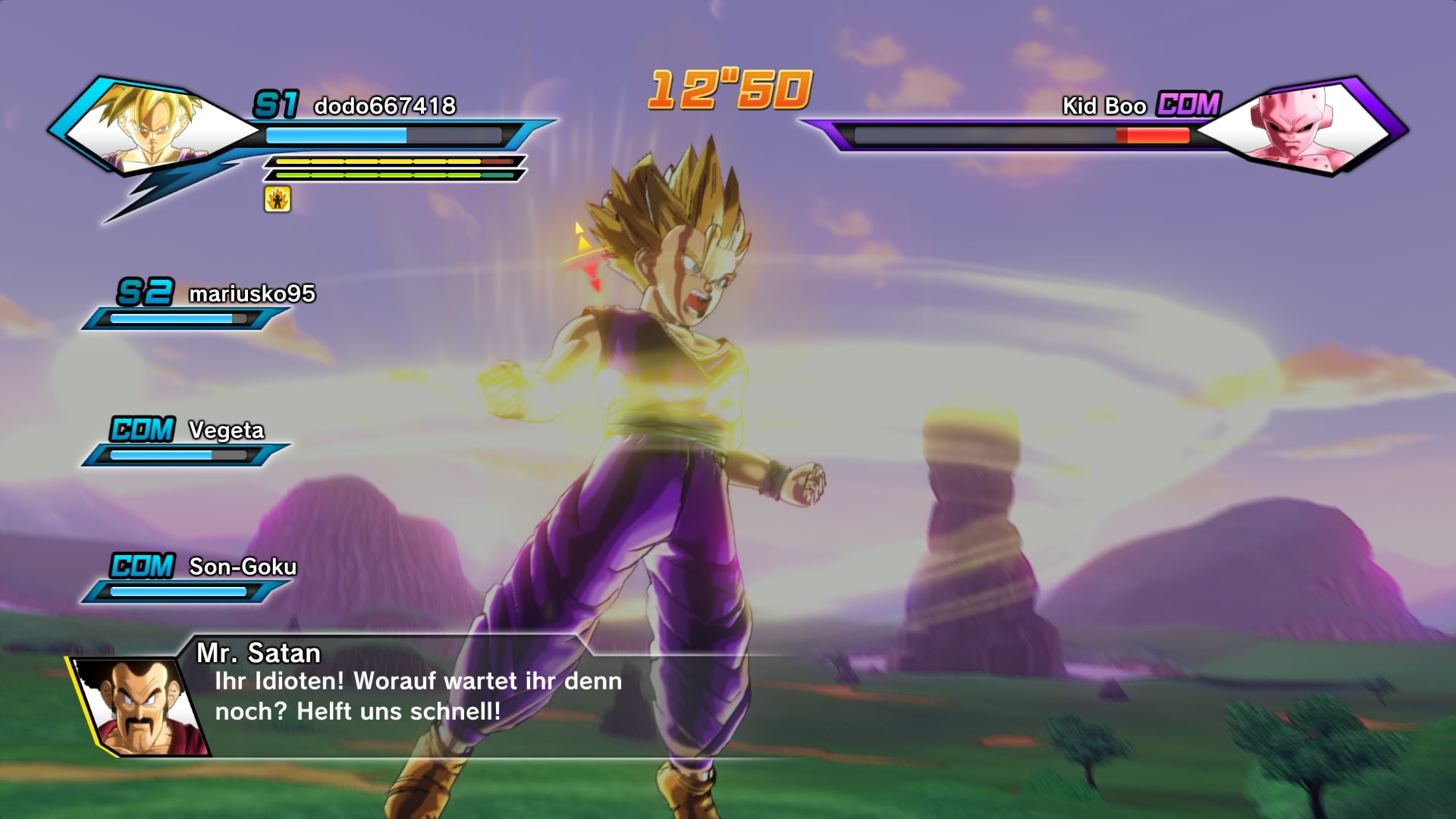
Task: Choose the Vegeta teammate entry
Action: point(226,431)
